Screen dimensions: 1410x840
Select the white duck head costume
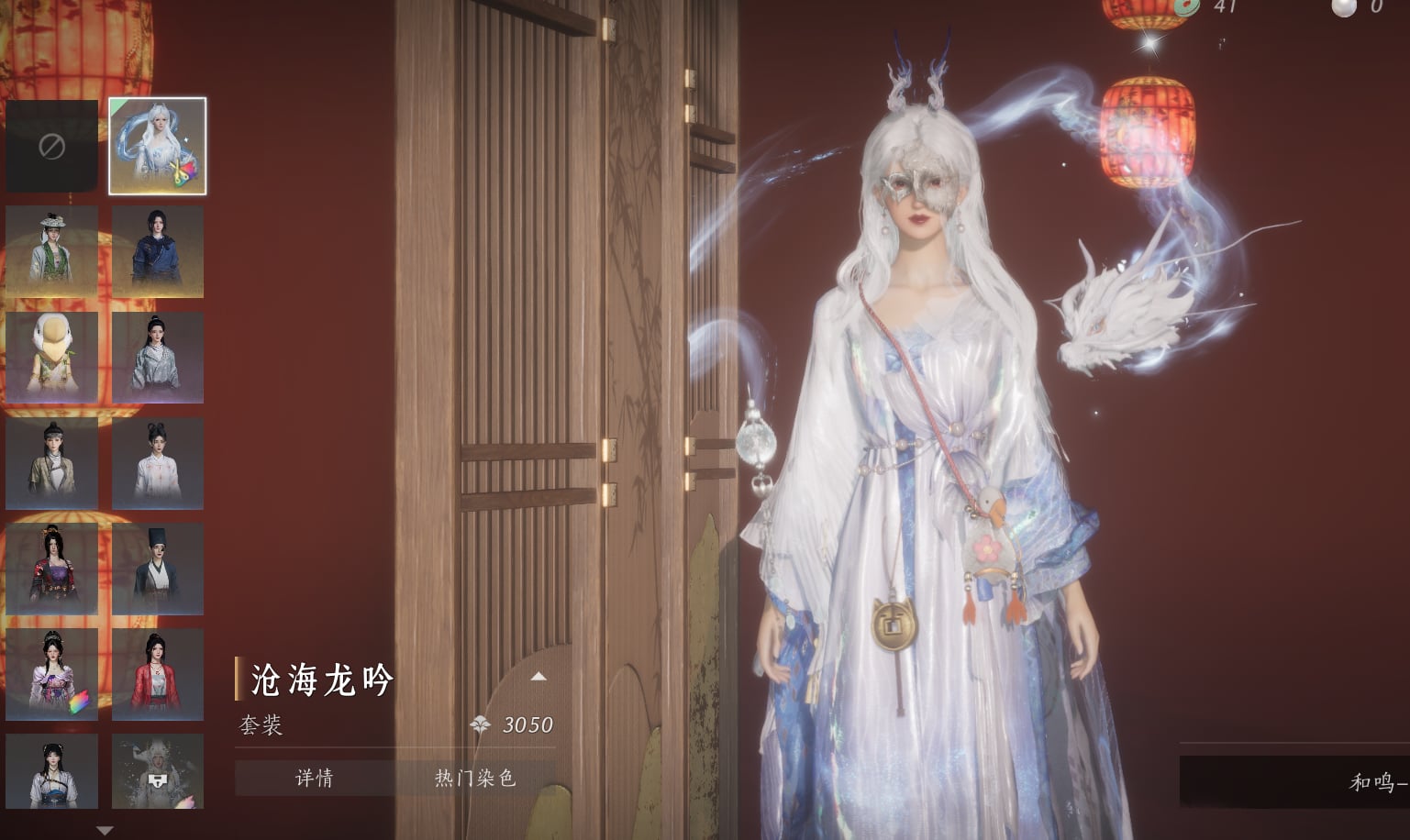52,358
